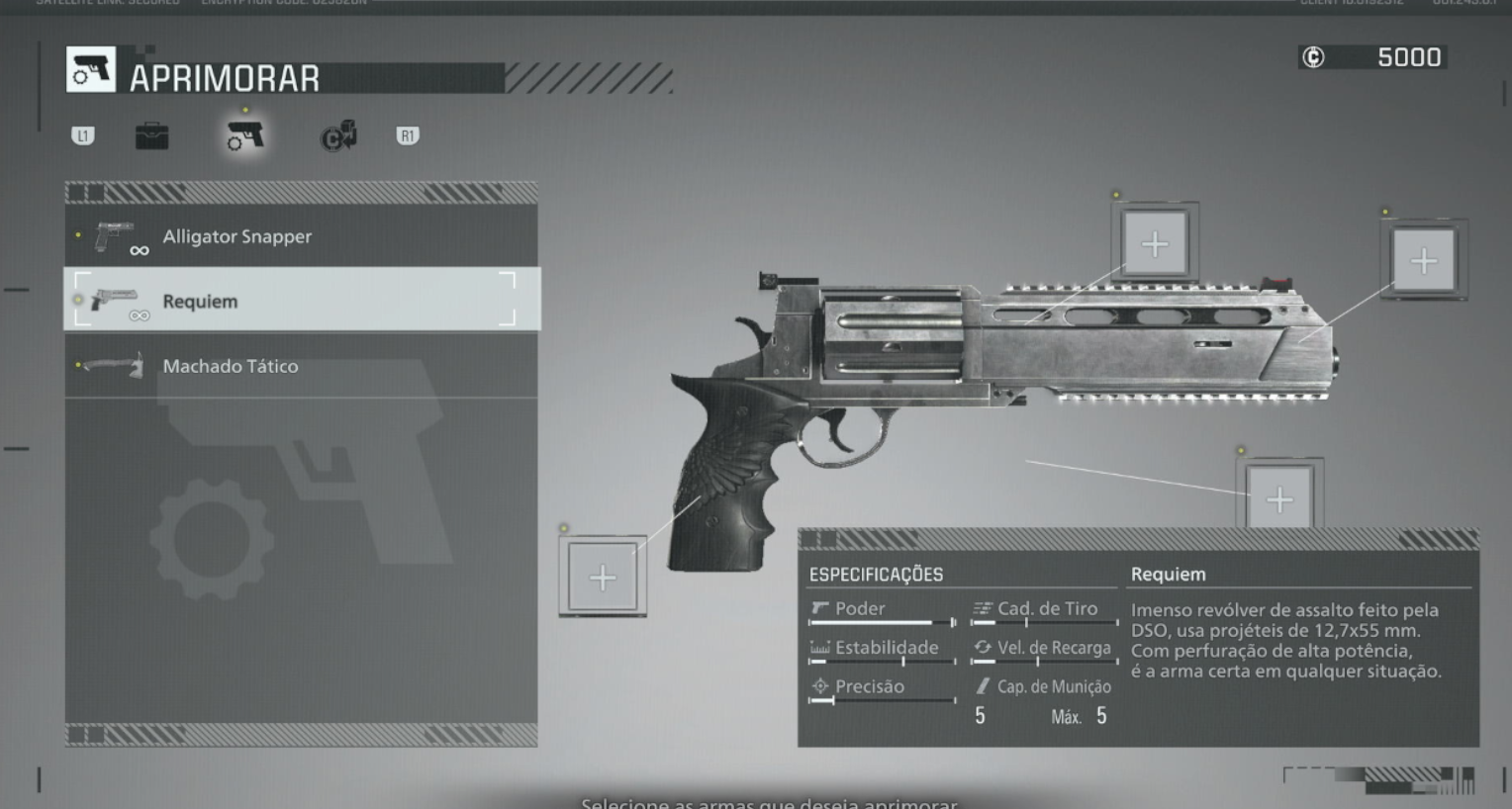Open the briefcase tab
Screen dimensions: 1512x809
tap(151, 136)
